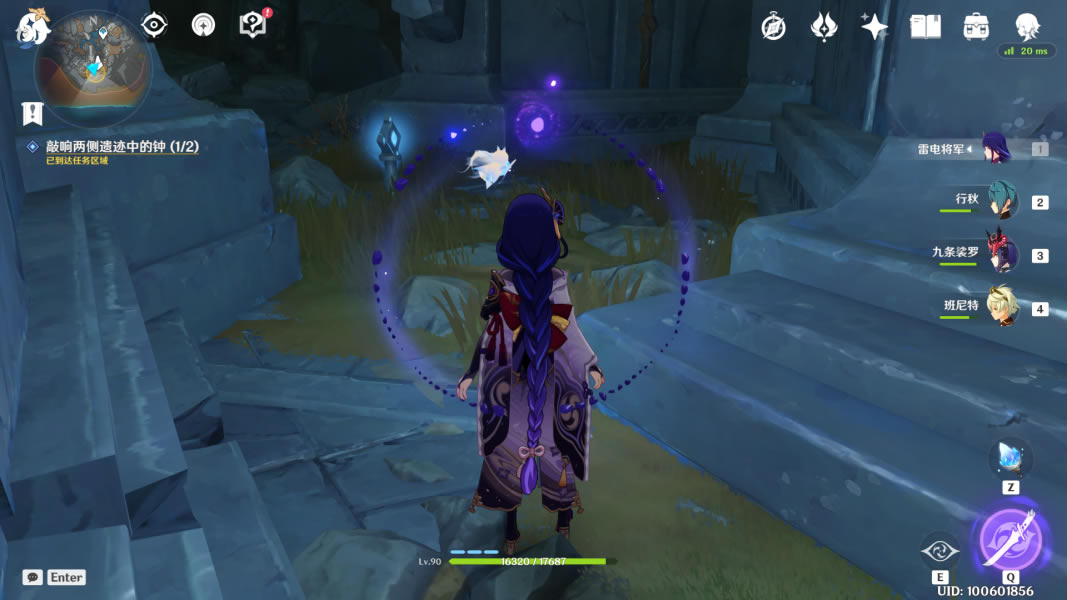This screenshot has width=1067, height=600.
Task: Switch to party member 行秋
Action: (1001, 200)
